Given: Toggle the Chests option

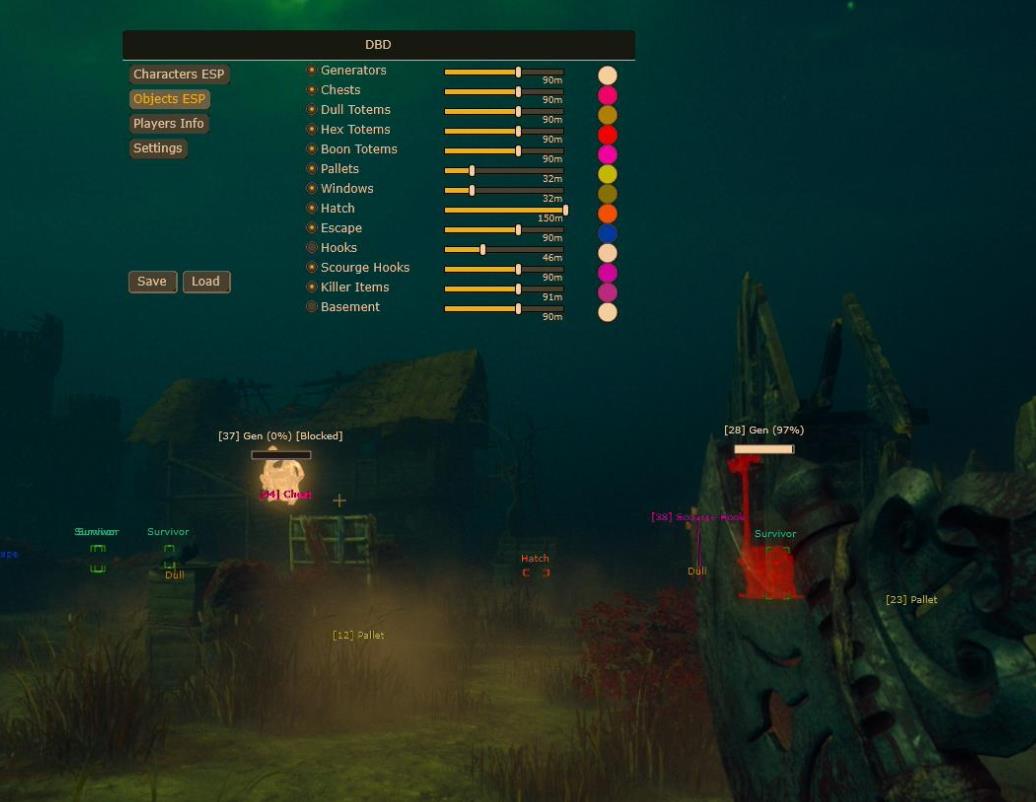Looking at the screenshot, I should coord(312,90).
